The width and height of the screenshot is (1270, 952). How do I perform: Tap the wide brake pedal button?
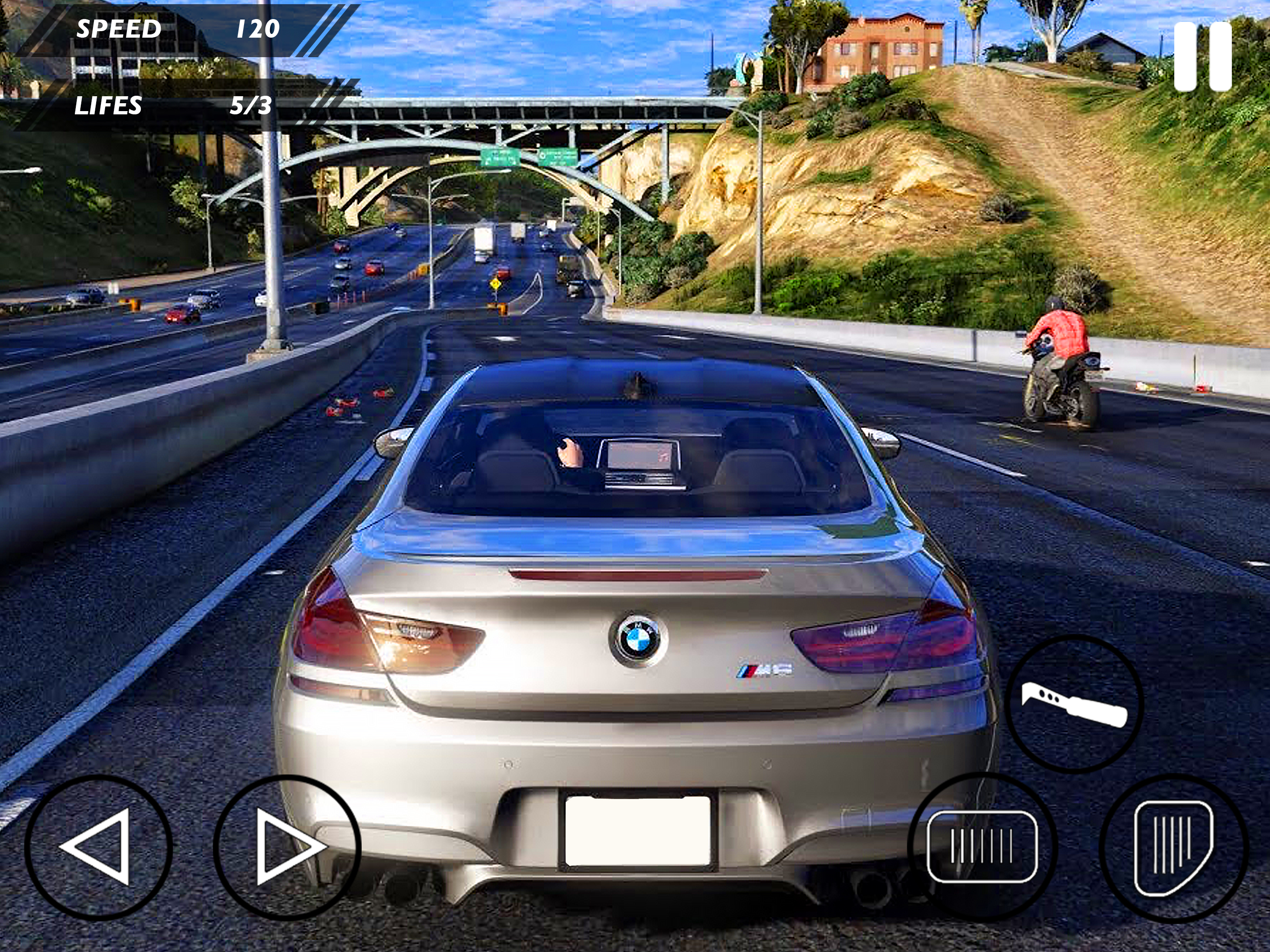982,846
